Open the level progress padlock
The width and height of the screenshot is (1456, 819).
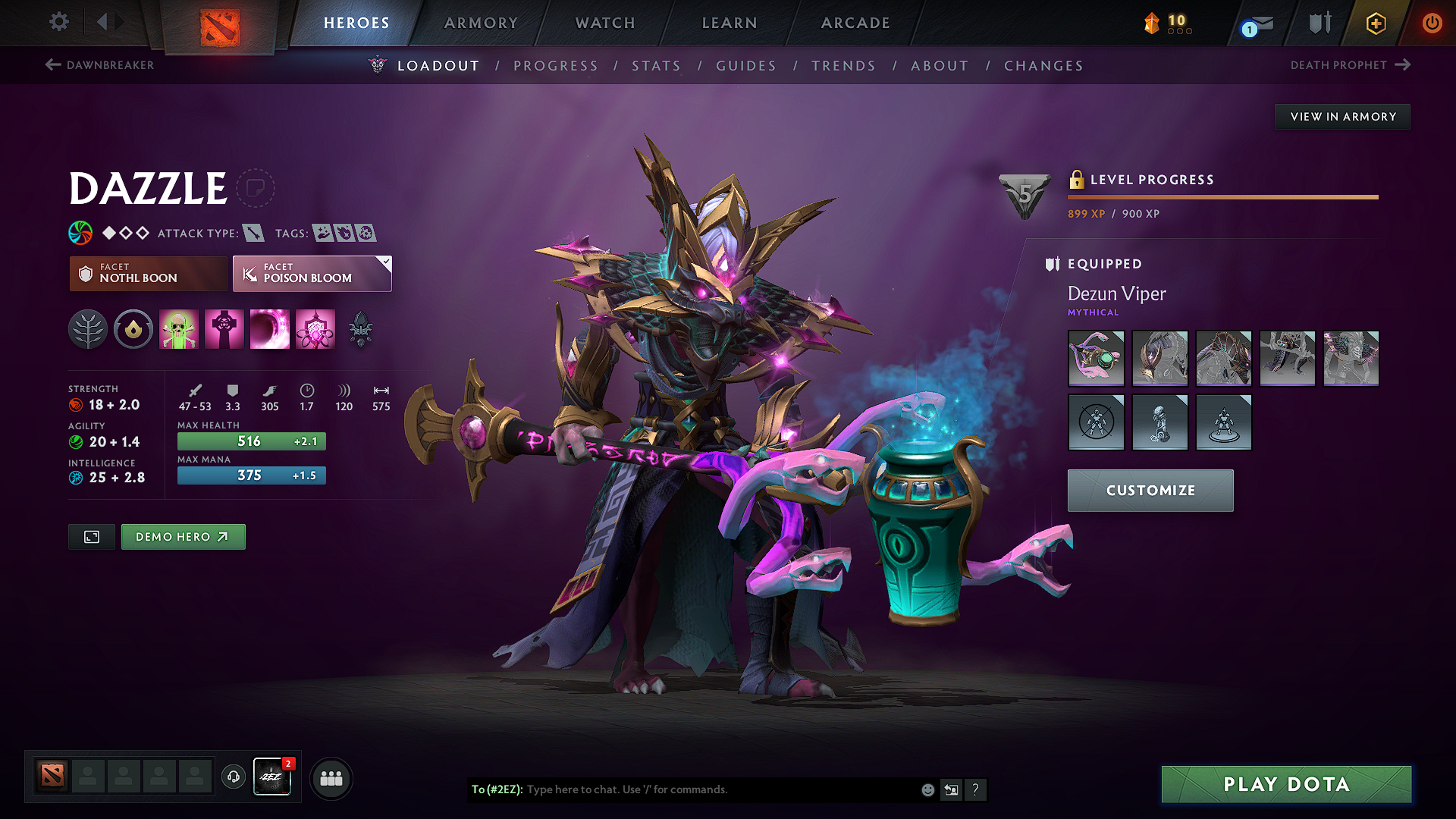pos(1078,180)
